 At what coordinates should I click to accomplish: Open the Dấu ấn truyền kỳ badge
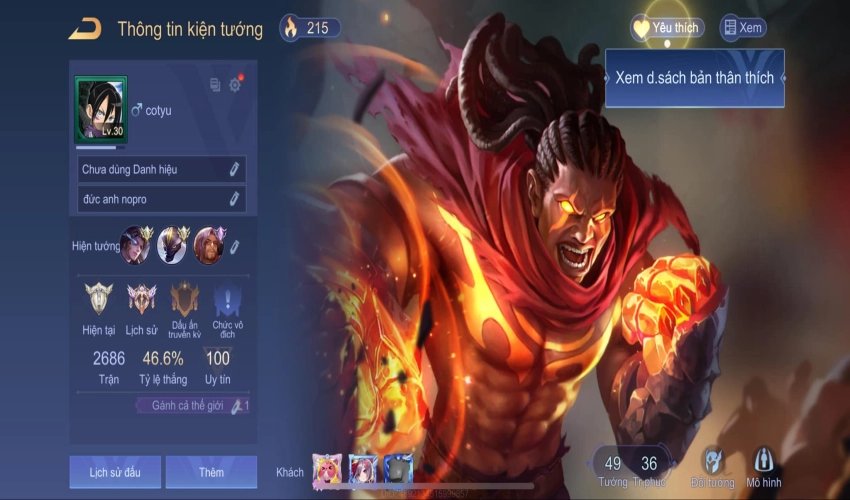point(185,304)
